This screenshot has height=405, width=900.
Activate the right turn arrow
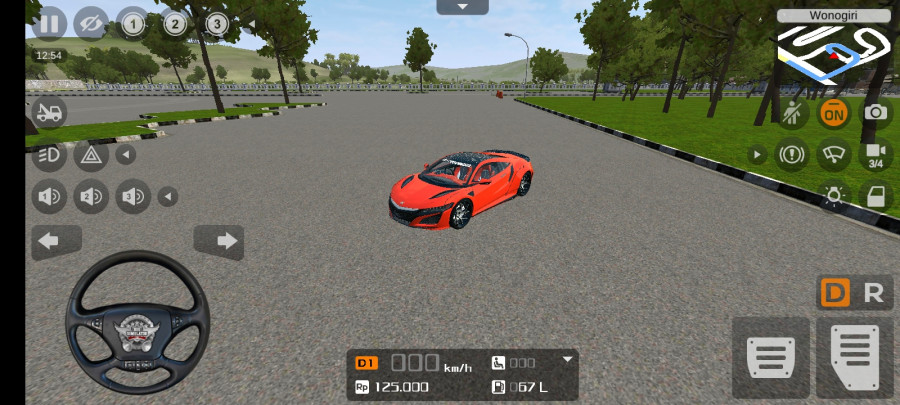click(x=219, y=241)
